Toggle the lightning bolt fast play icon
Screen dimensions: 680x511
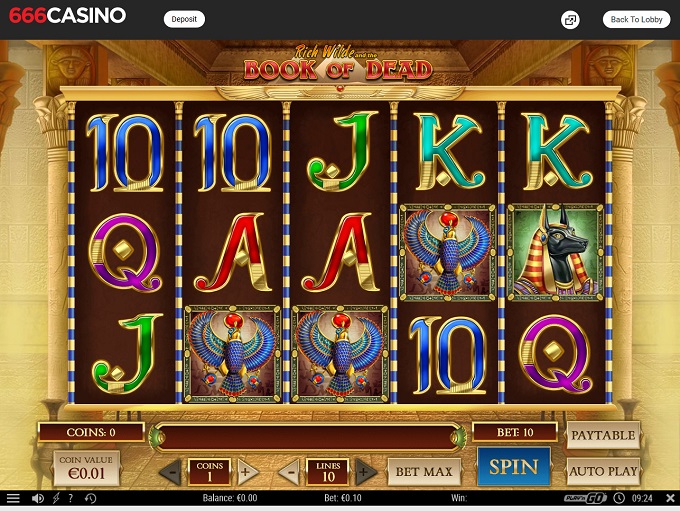point(56,498)
